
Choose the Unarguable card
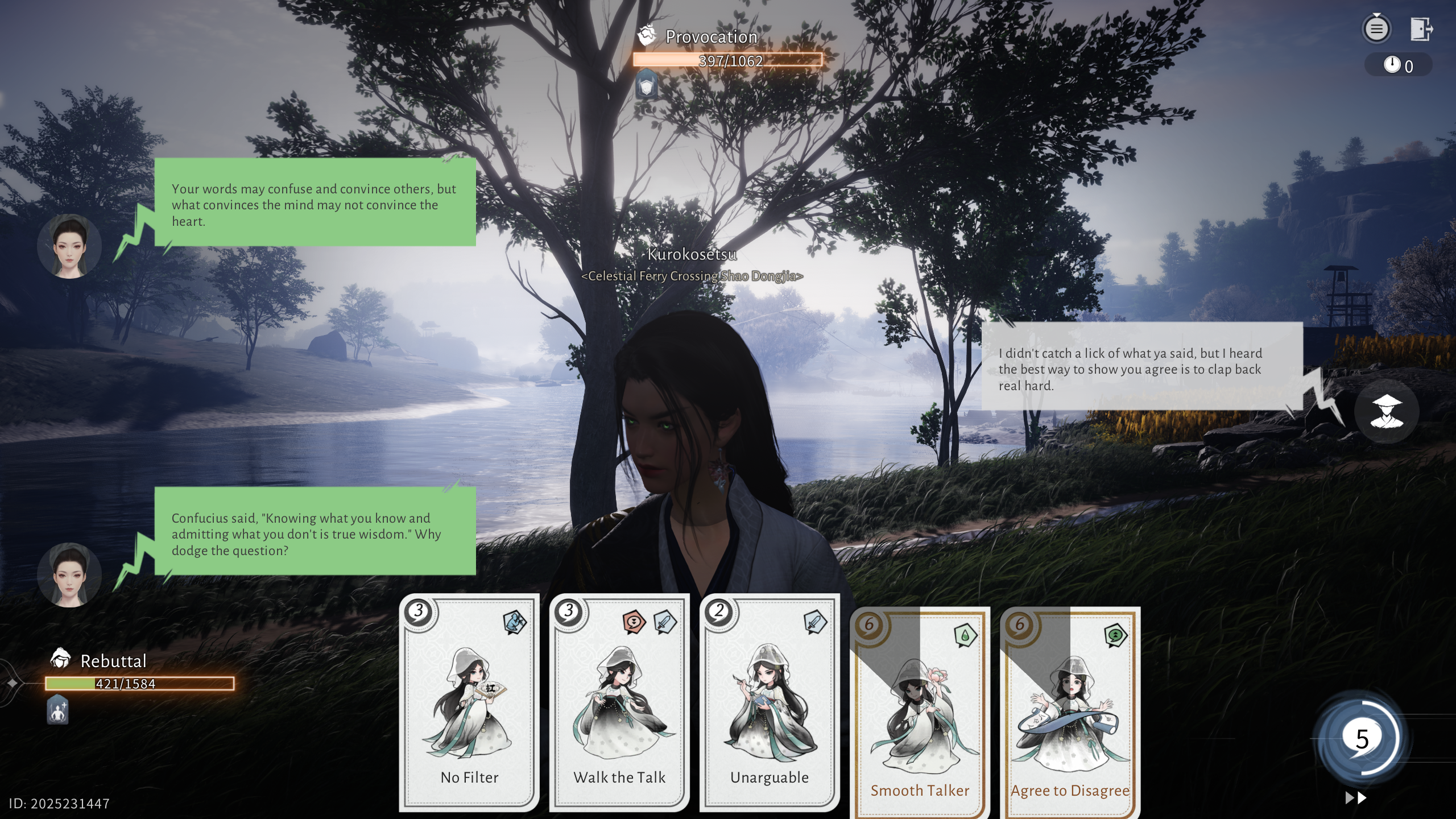click(x=770, y=702)
